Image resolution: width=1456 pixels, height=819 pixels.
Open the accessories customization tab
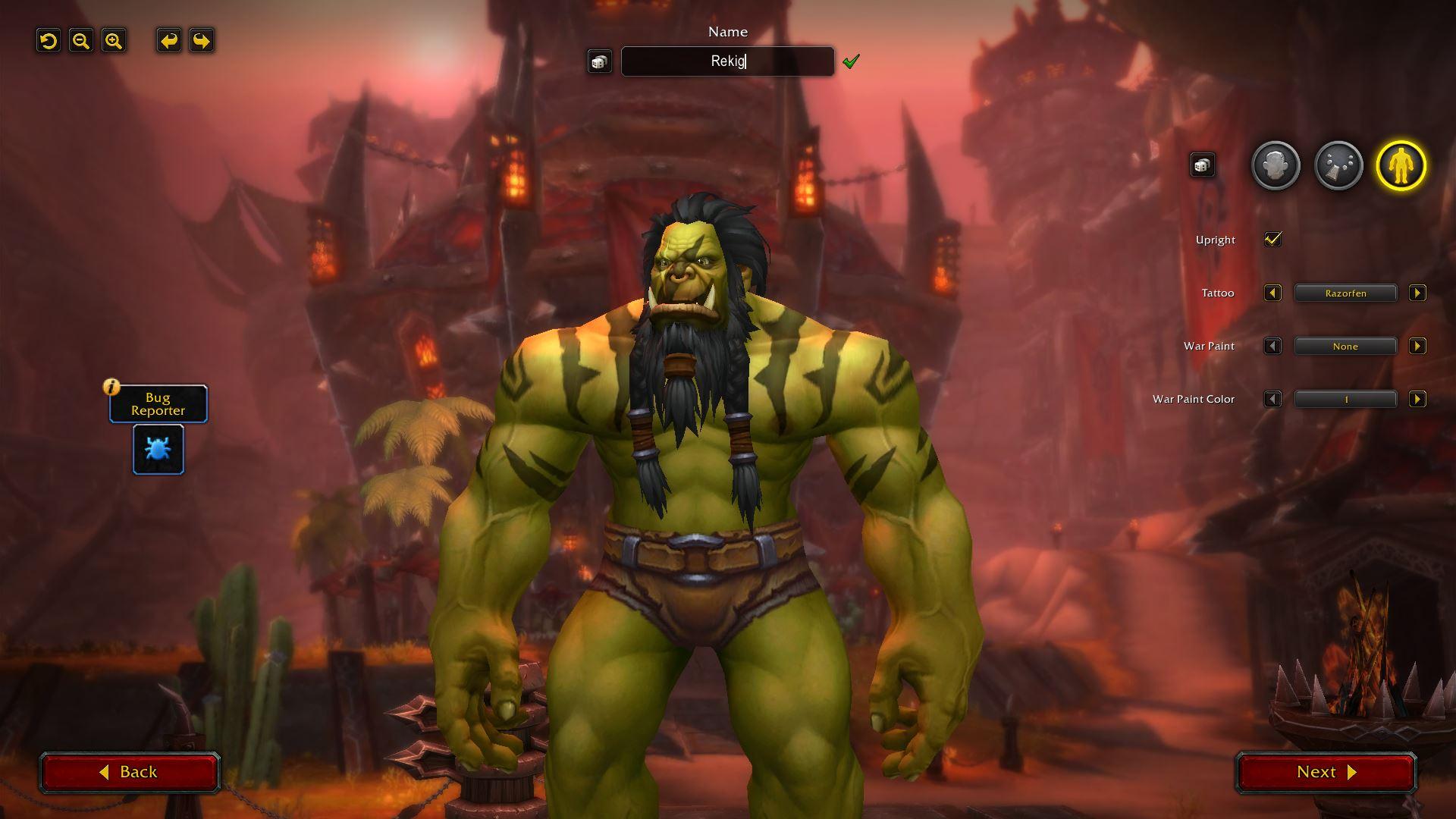(1338, 165)
